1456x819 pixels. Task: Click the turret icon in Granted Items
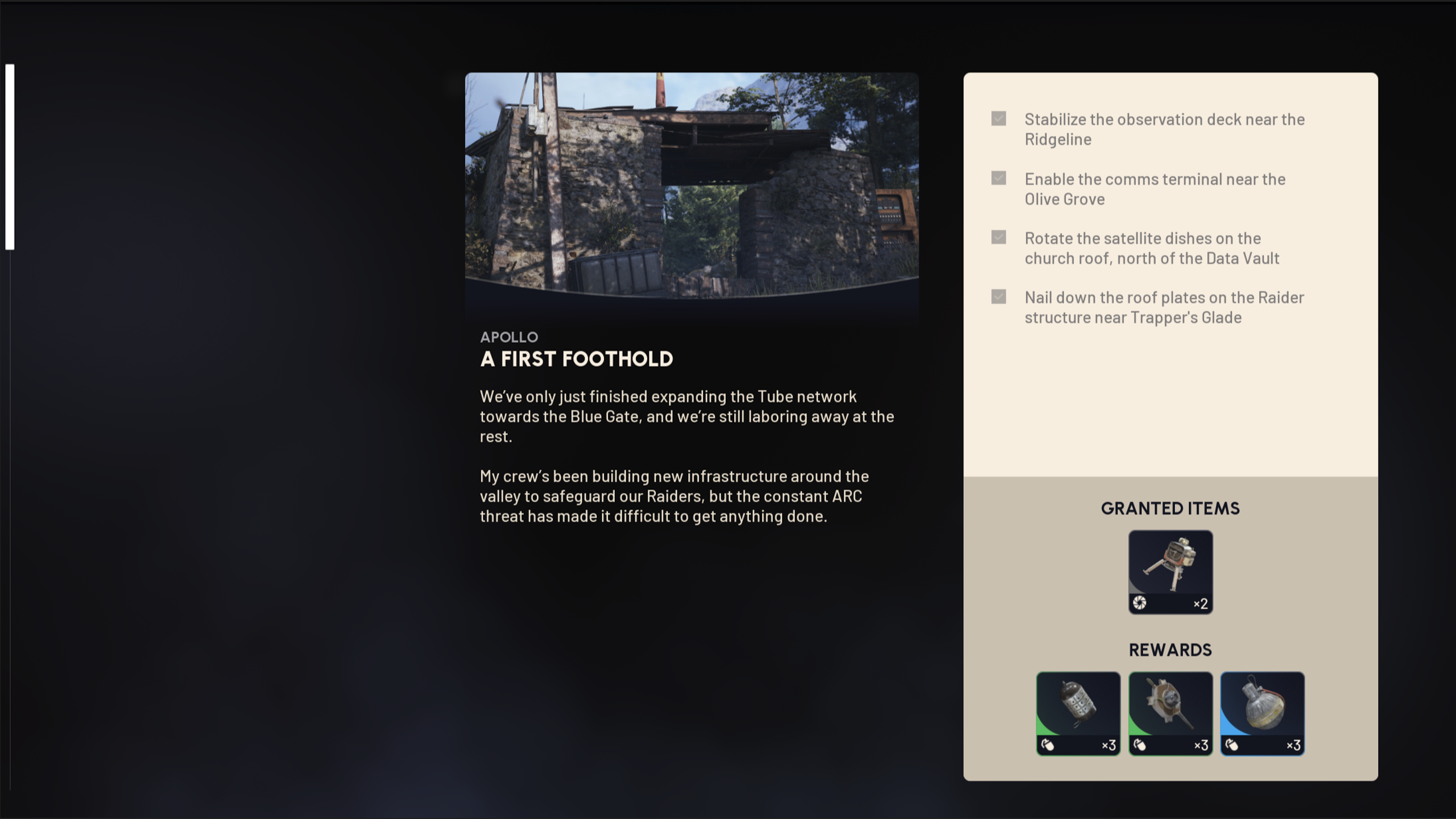click(1170, 569)
